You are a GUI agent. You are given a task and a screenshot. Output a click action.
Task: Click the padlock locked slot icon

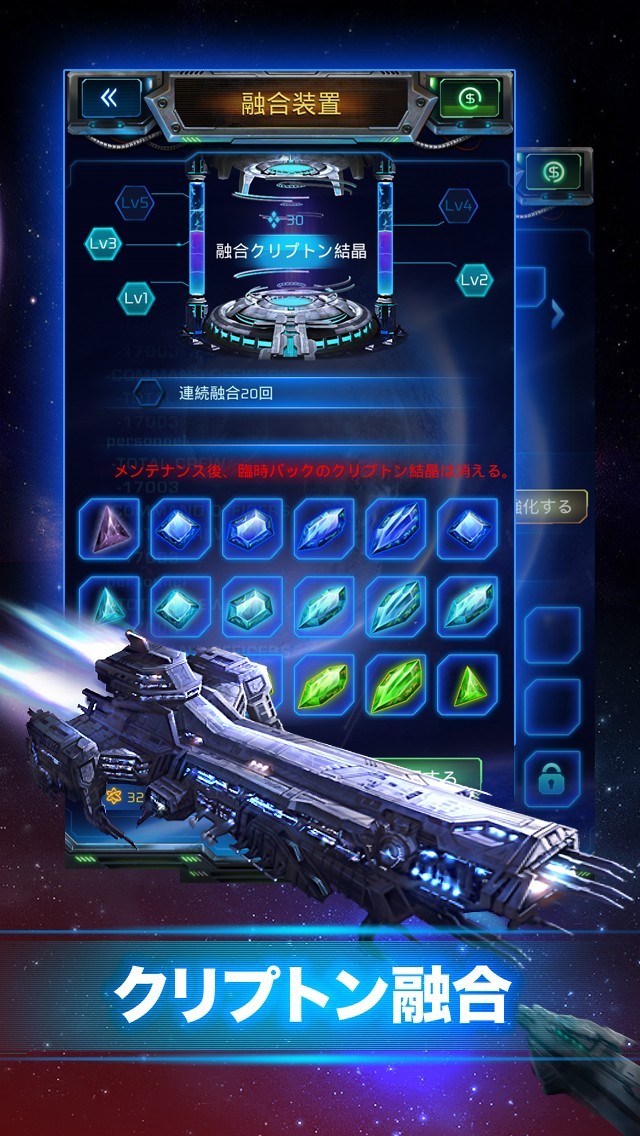[552, 771]
